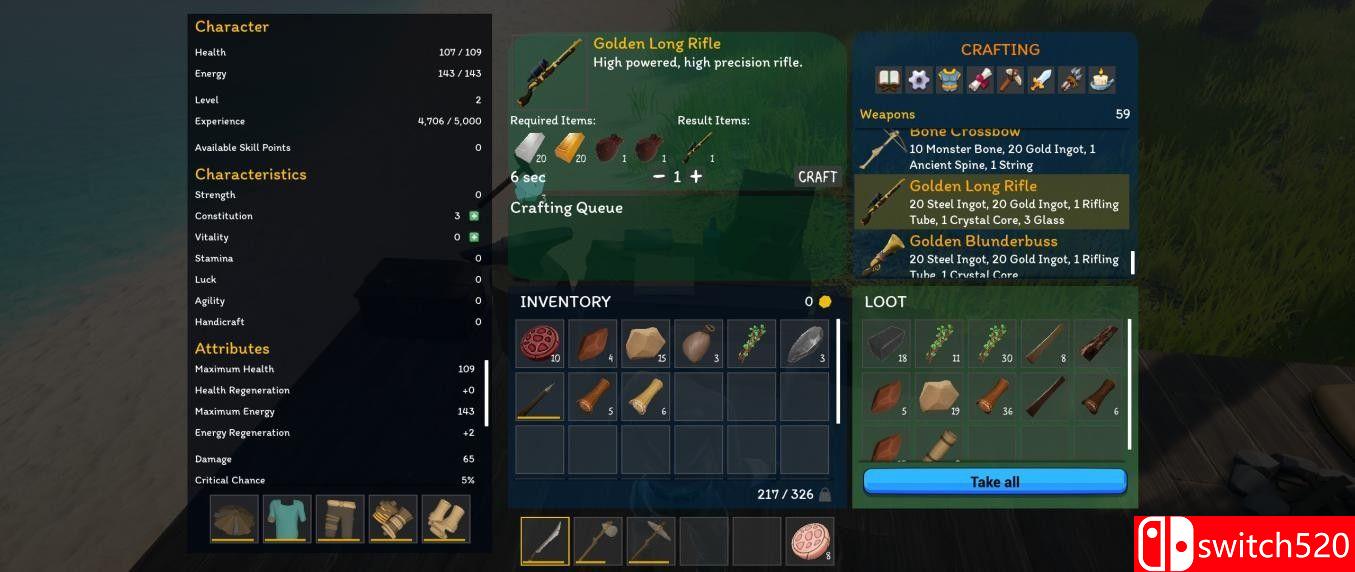Click the spear in the inventory

[540, 397]
